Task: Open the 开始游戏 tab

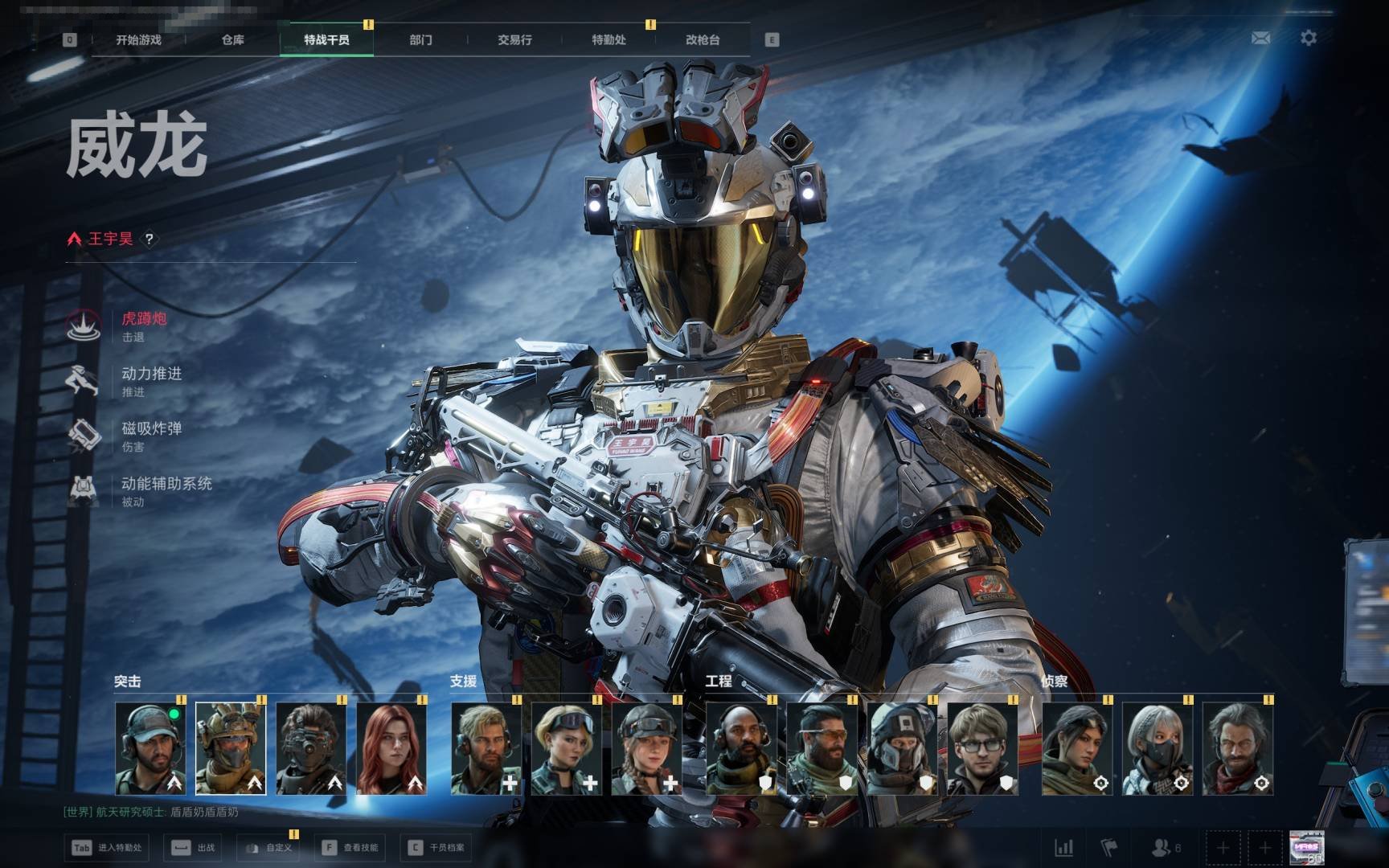Action: [138, 40]
